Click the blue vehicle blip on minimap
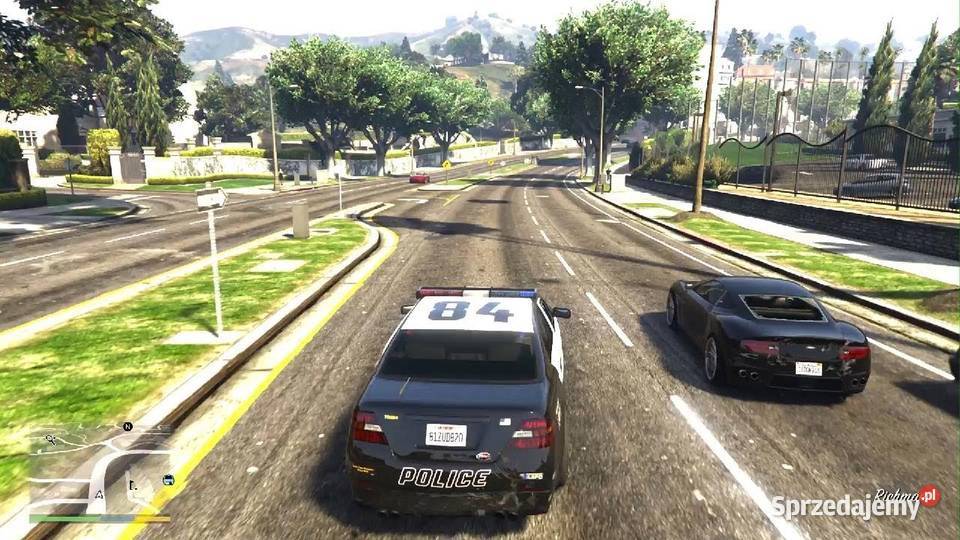The image size is (960, 540). pos(168,480)
